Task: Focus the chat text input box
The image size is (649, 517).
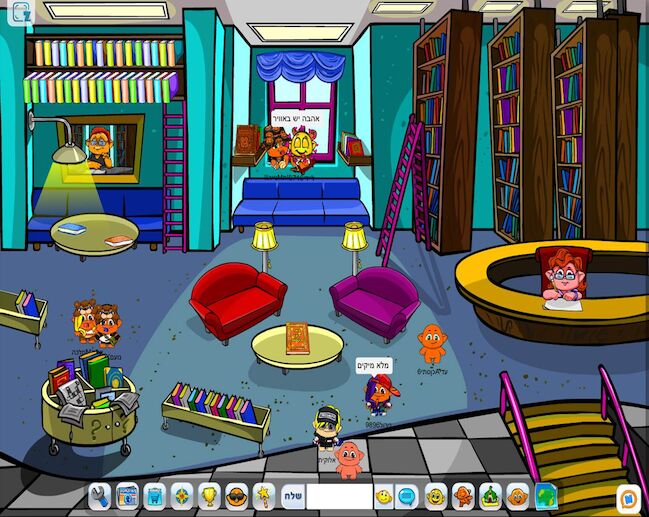Action: click(338, 495)
